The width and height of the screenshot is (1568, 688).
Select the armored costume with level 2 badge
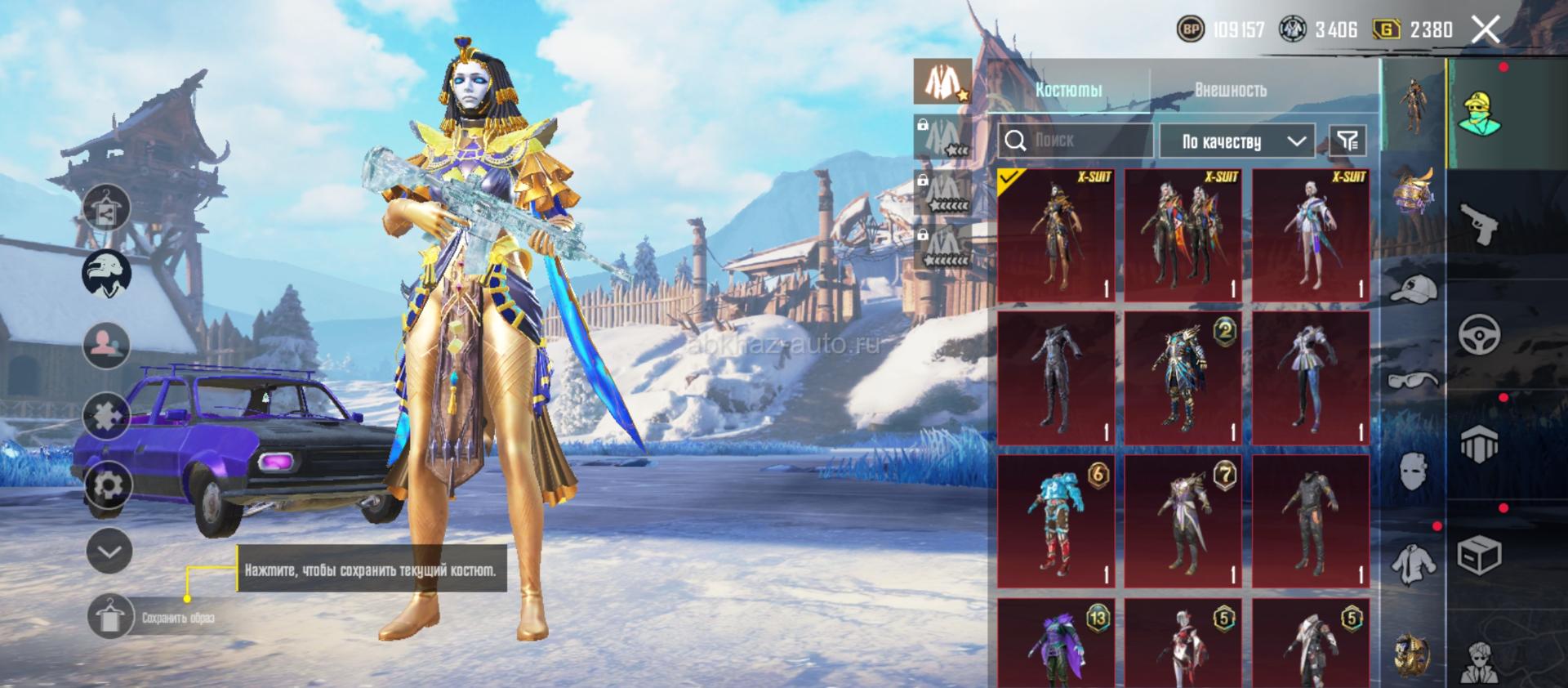pos(1183,378)
